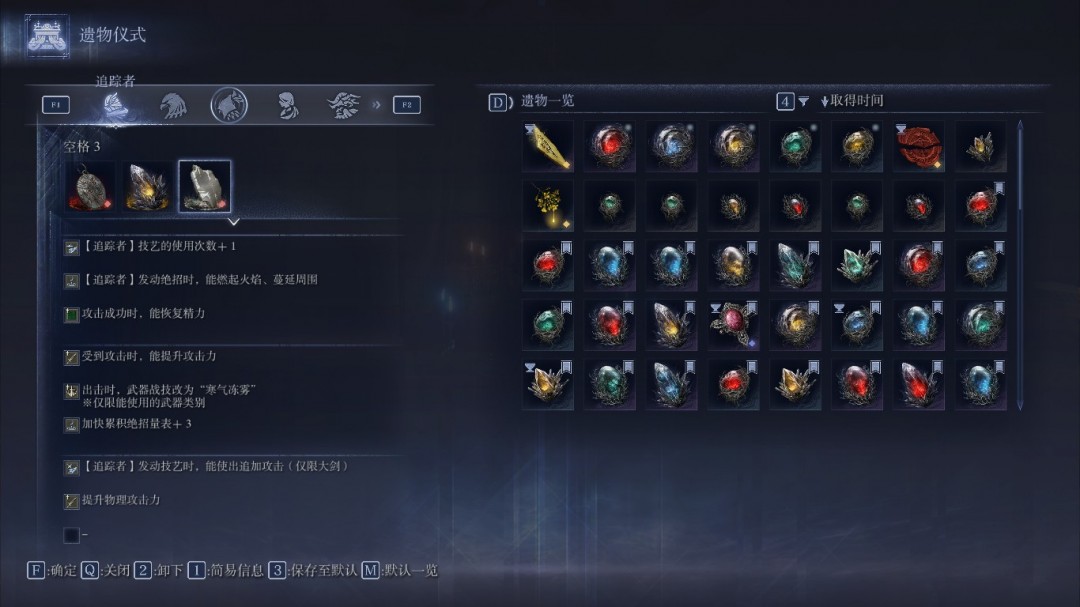
Task: Pick the pink jeweled brooch relic
Action: click(x=733, y=324)
